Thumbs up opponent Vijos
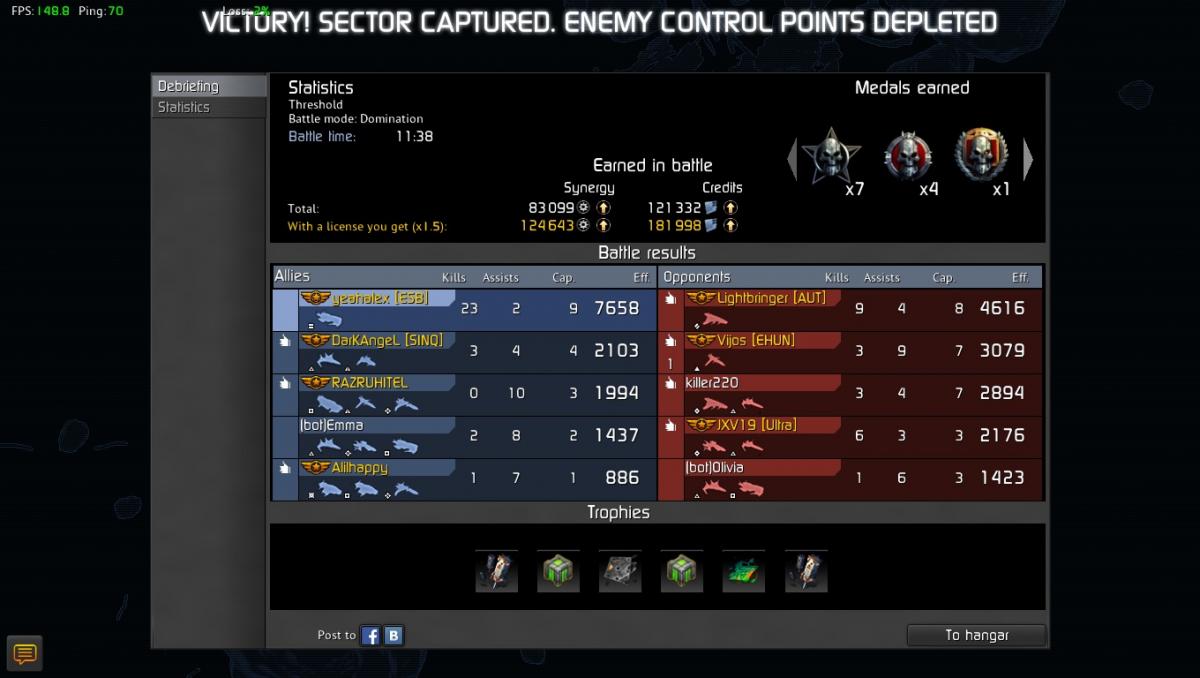Viewport: 1200px width, 678px height. pyautogui.click(x=670, y=341)
